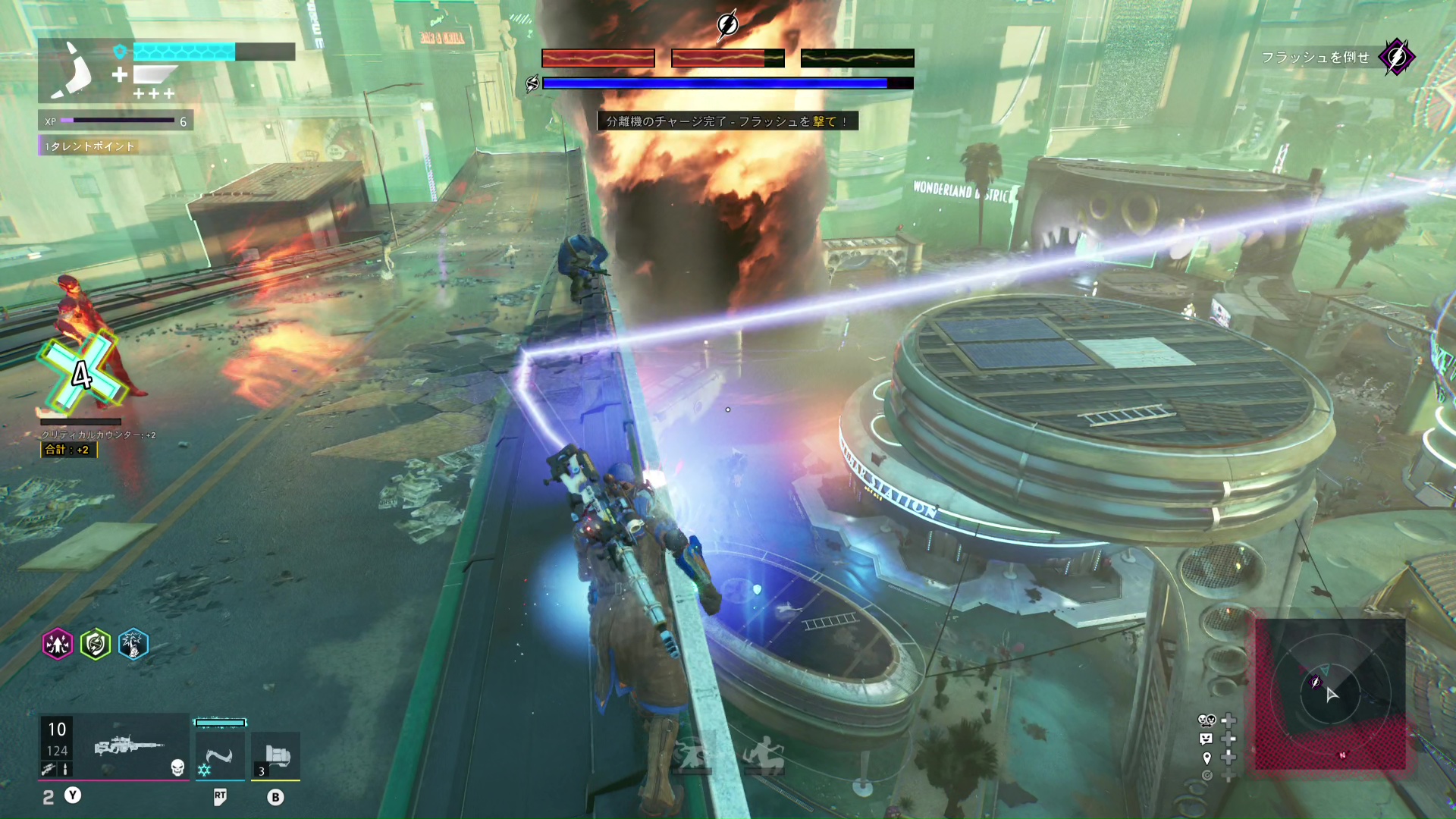Select the Flash objective tracker icon
Viewport: 1456px width, 819px height.
(x=1396, y=57)
